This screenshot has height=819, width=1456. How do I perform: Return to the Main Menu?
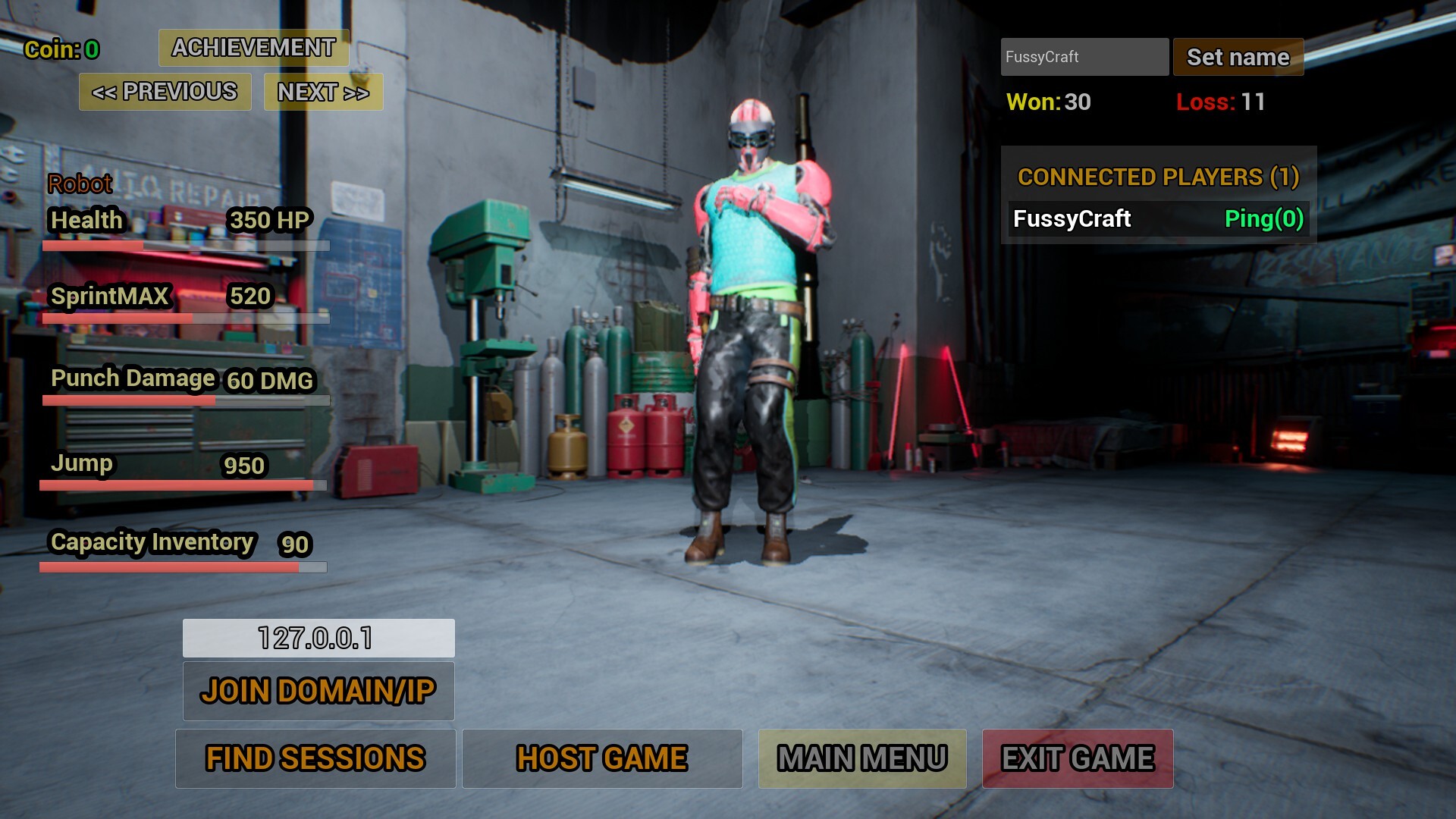tap(862, 758)
